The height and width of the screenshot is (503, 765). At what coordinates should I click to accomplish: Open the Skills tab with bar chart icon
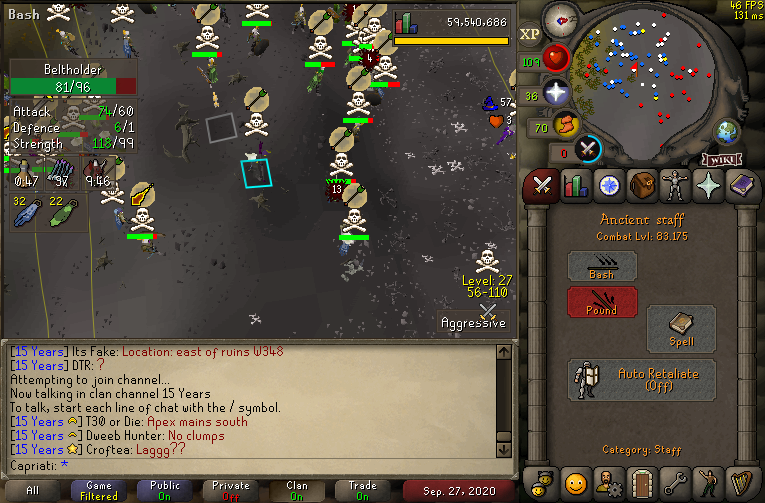tap(575, 186)
